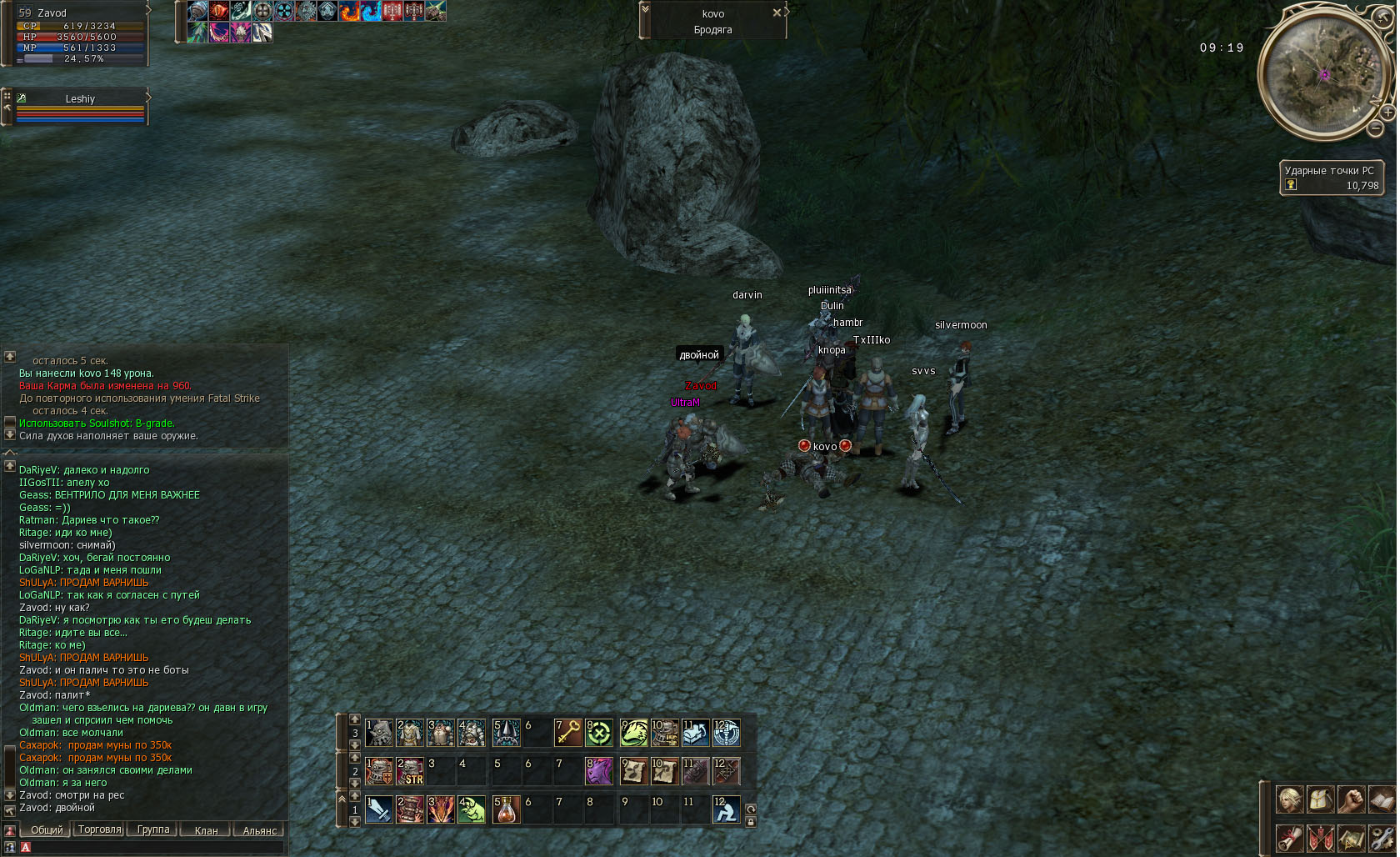Screen dimensions: 1400x857
Task: Show the Общий chat tab
Action: [x=47, y=829]
